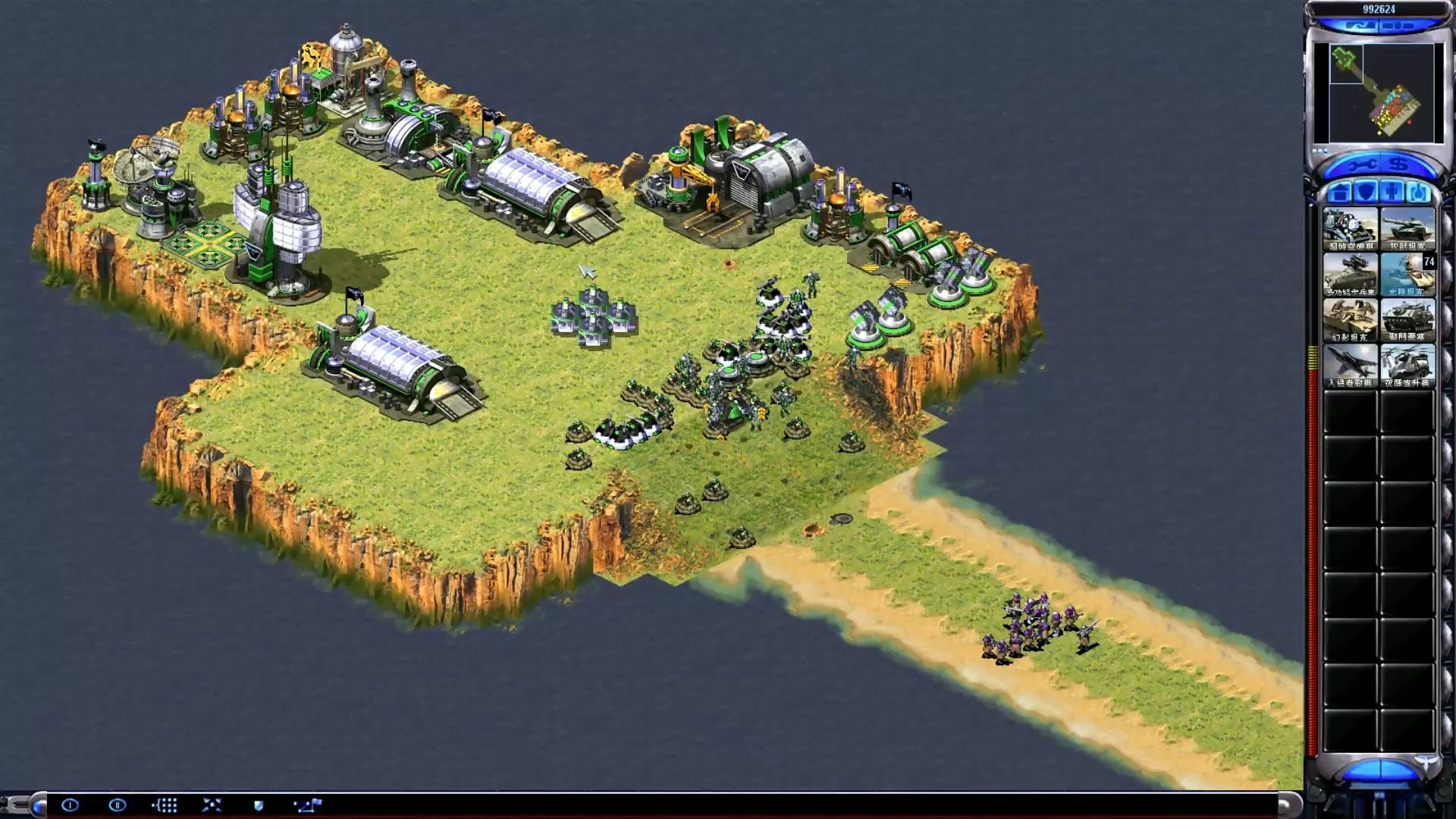The width and height of the screenshot is (1456, 819).
Task: Build a Nighthawk transport helicopter
Action: pyautogui.click(x=1407, y=366)
